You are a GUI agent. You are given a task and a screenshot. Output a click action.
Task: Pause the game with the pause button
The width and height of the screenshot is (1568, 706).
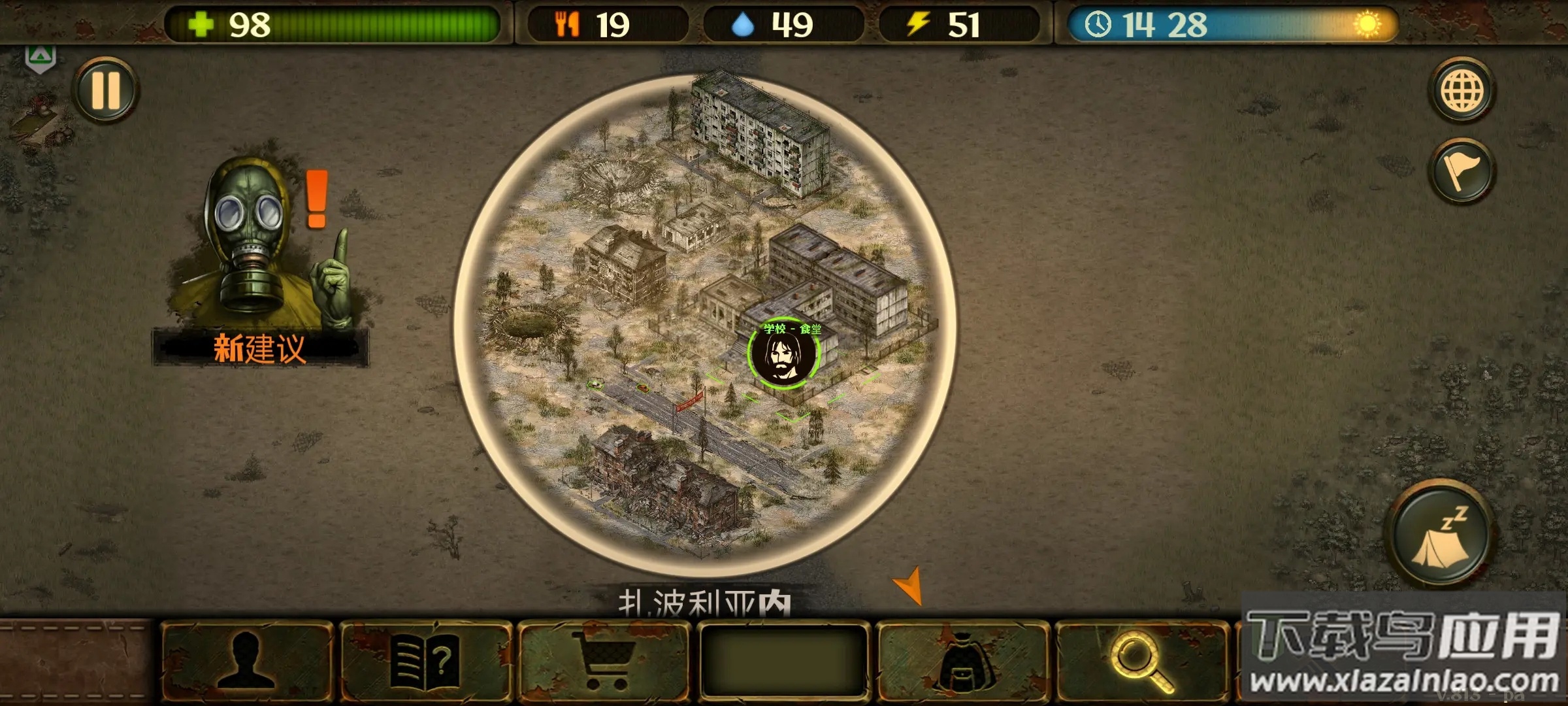[105, 90]
